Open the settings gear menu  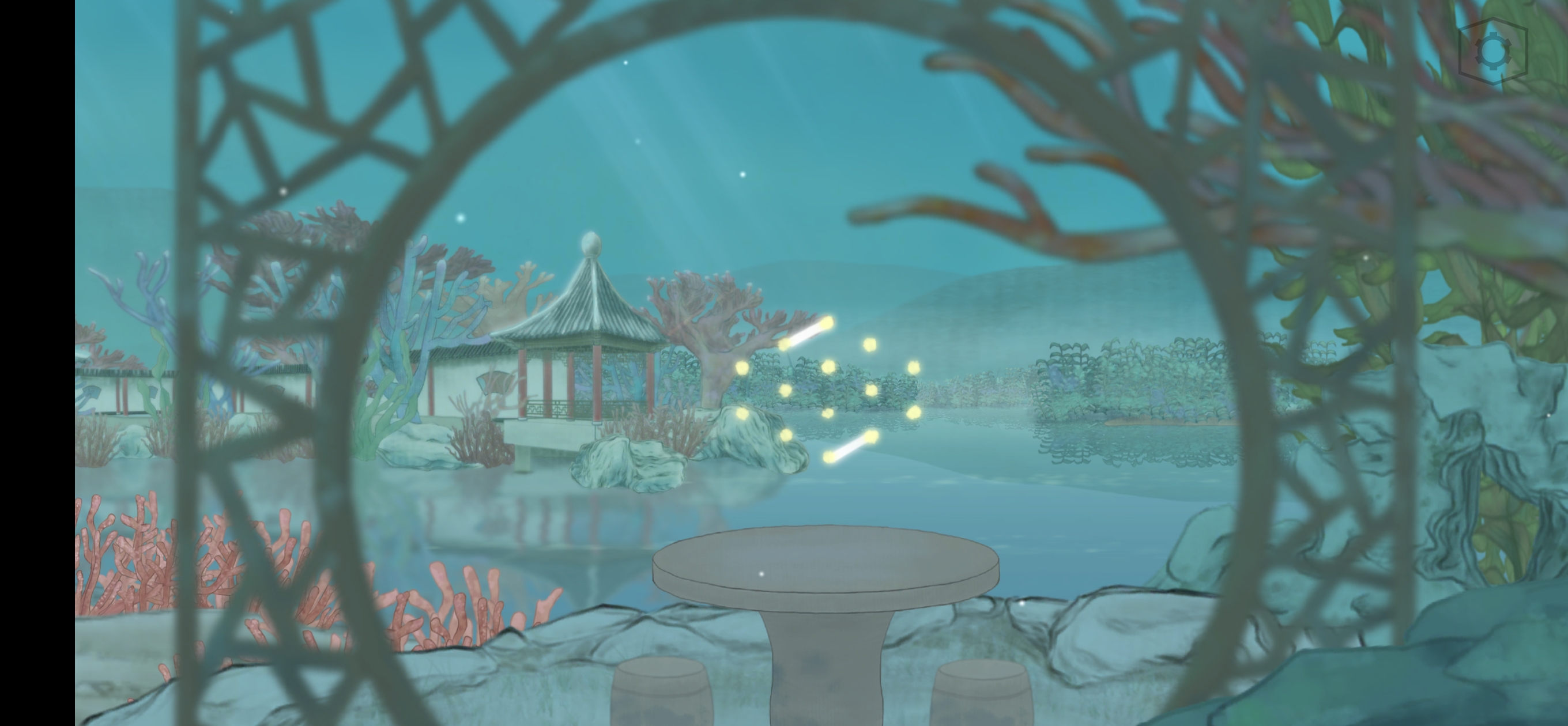pyautogui.click(x=1492, y=51)
